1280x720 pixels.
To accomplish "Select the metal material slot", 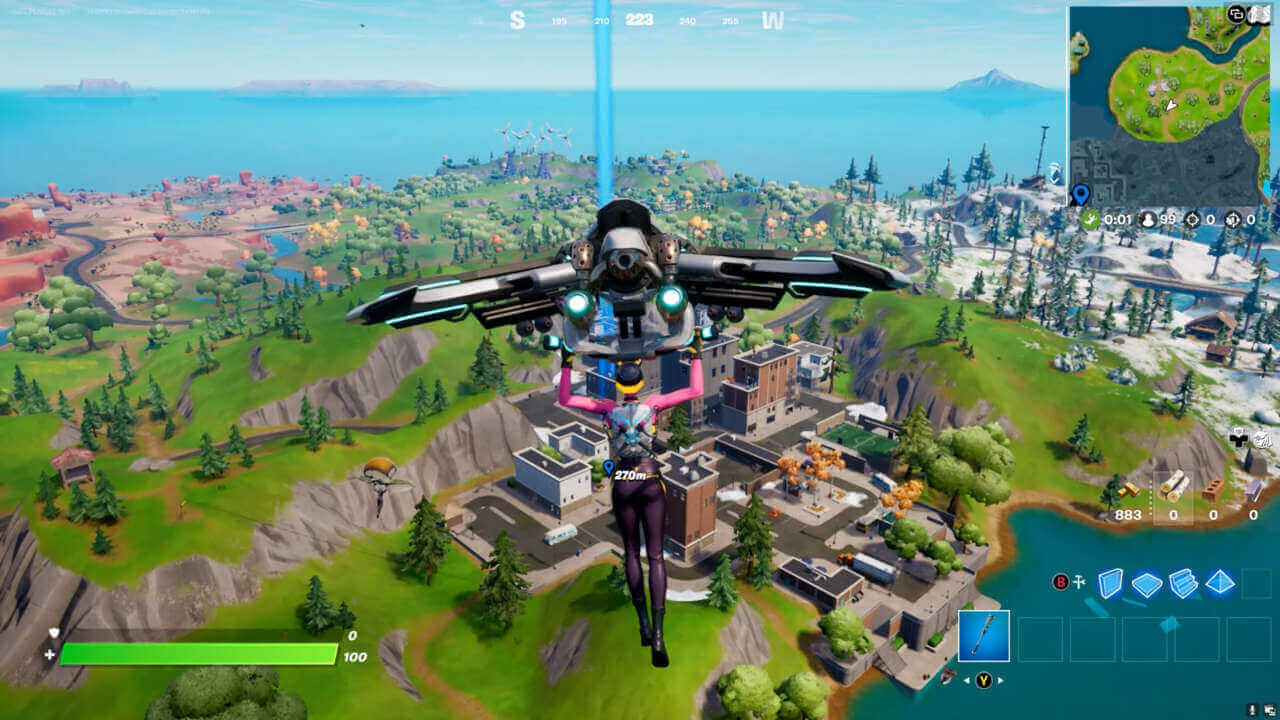I will pyautogui.click(x=1254, y=490).
